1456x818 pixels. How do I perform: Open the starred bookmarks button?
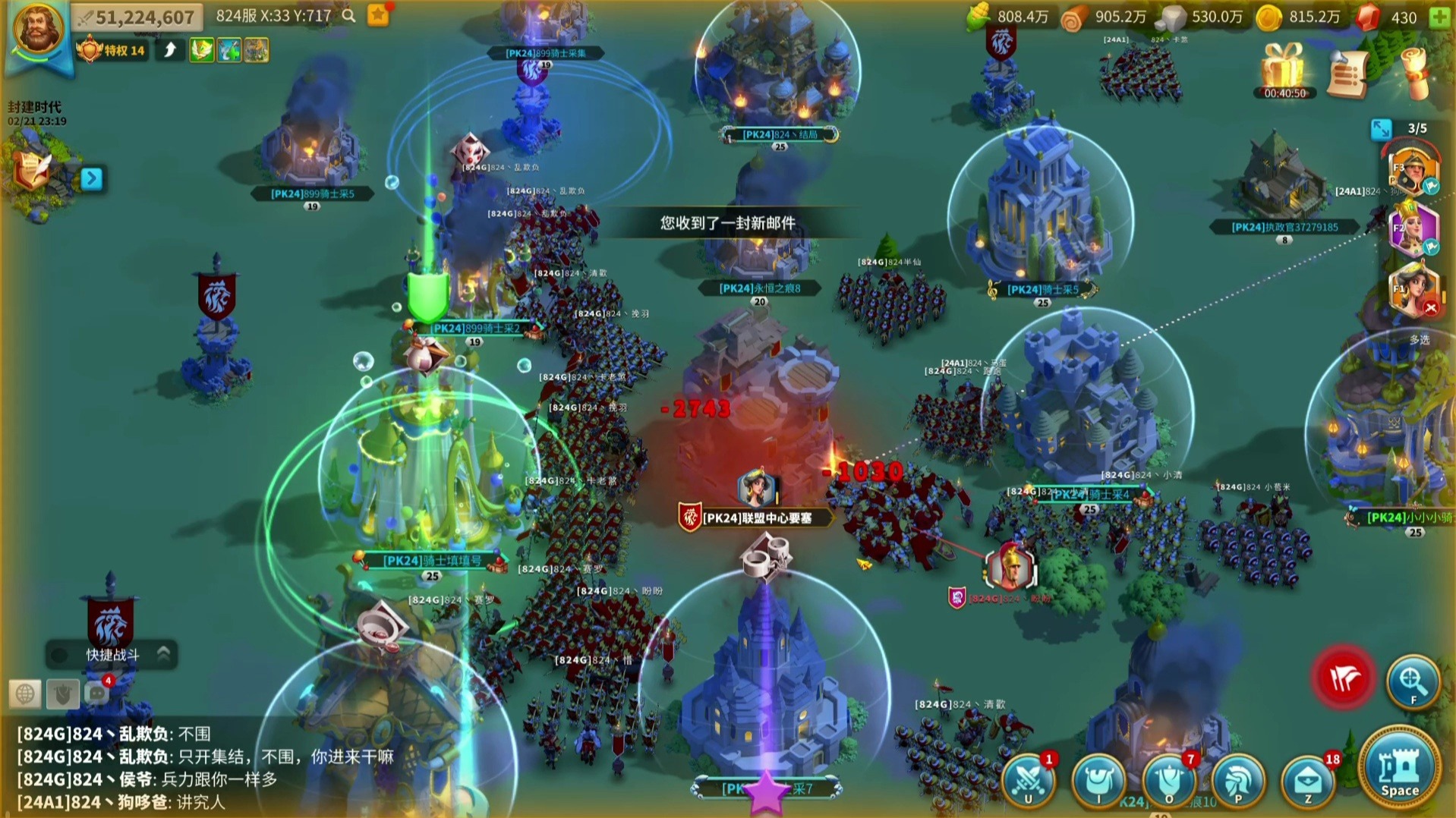378,15
